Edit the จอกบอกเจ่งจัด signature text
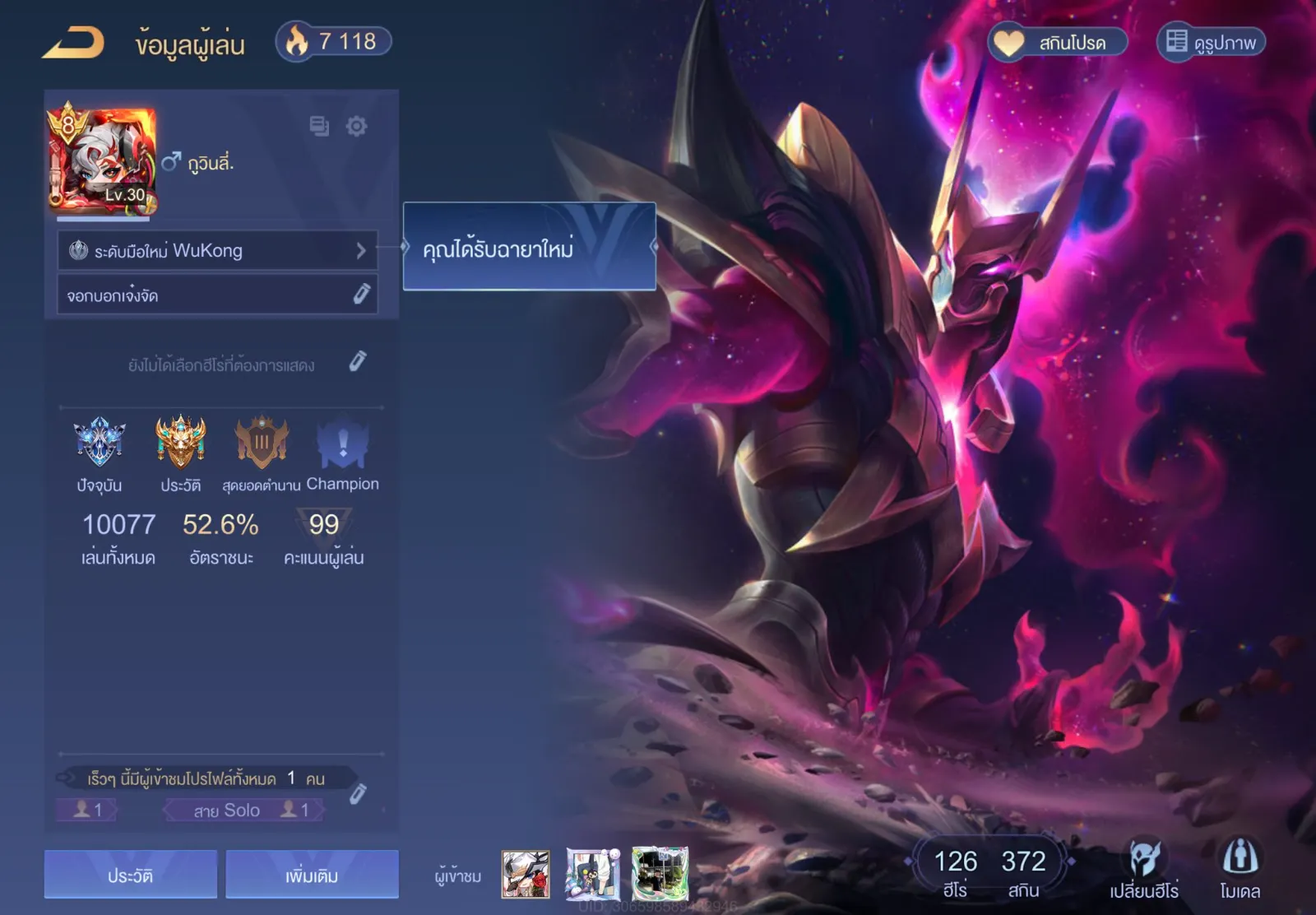Viewport: 1316px width, 915px height. [x=361, y=295]
